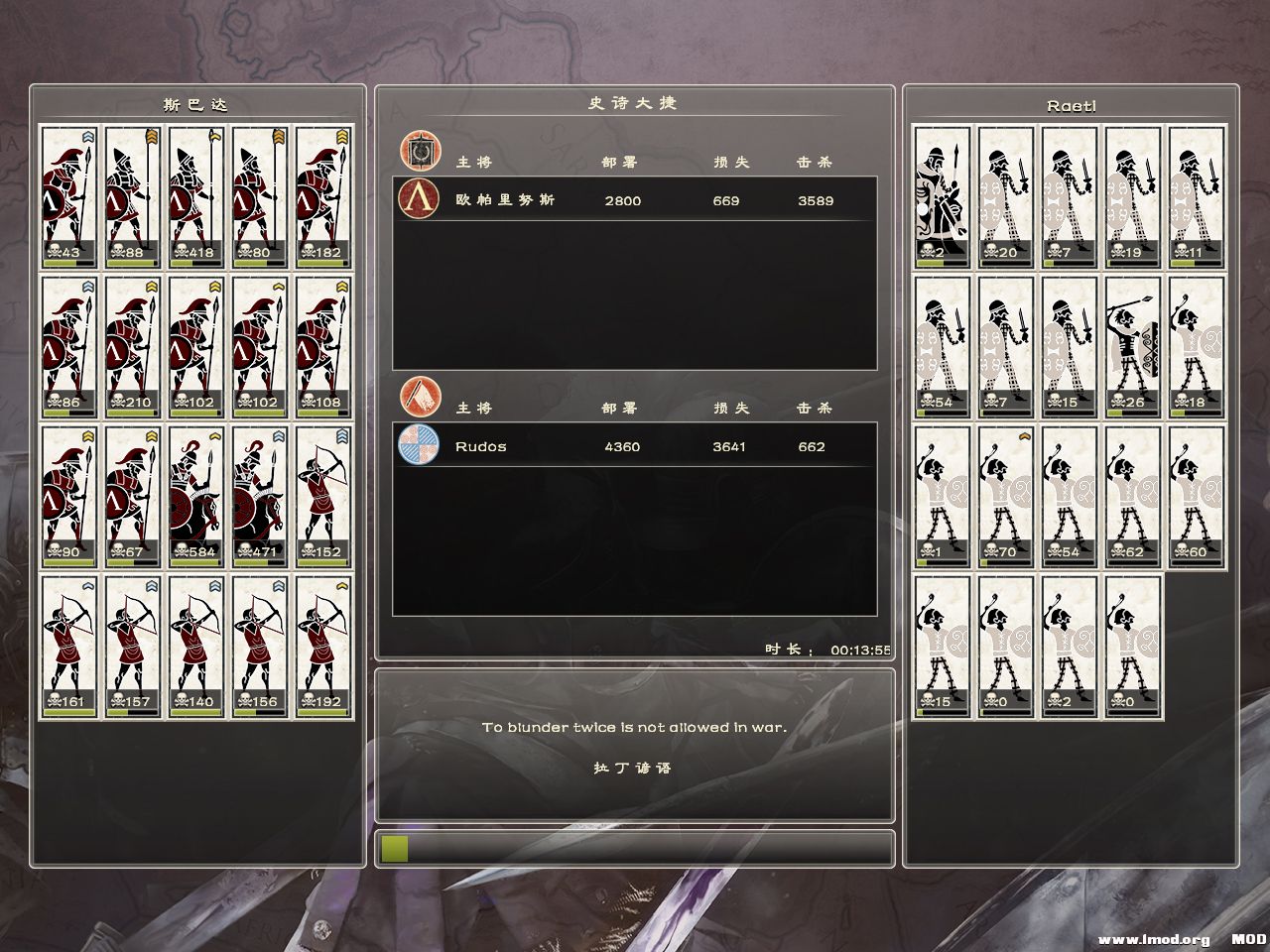Viewport: 1270px width, 952px height.
Task: Click the Spartan hoplite card with 43 kills
Action: coord(69,196)
